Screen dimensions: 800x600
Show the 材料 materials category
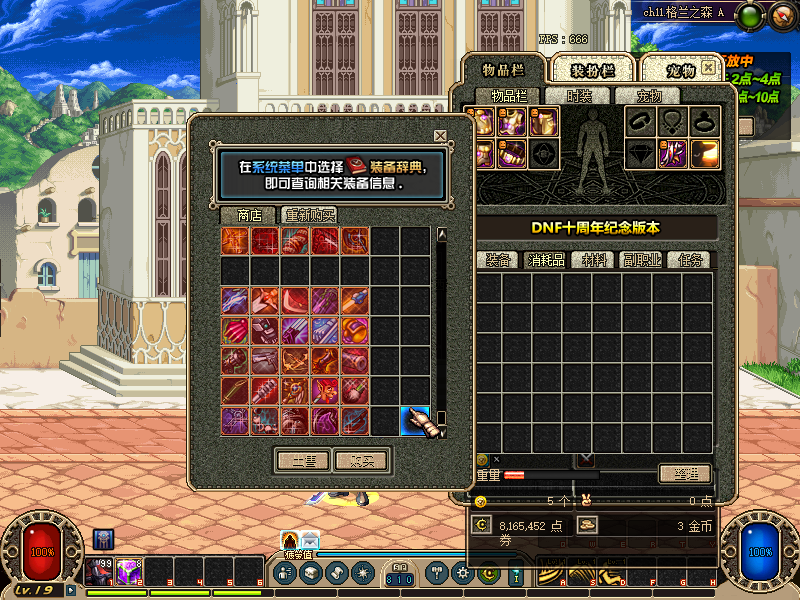595,260
